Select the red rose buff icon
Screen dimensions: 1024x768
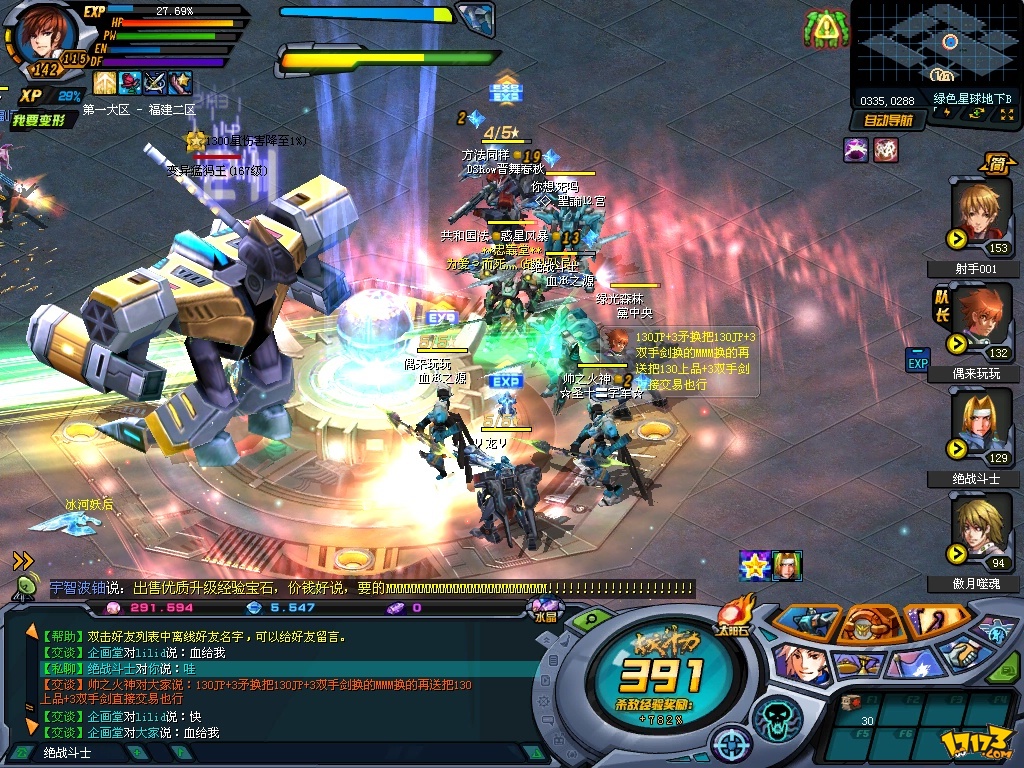(130, 83)
